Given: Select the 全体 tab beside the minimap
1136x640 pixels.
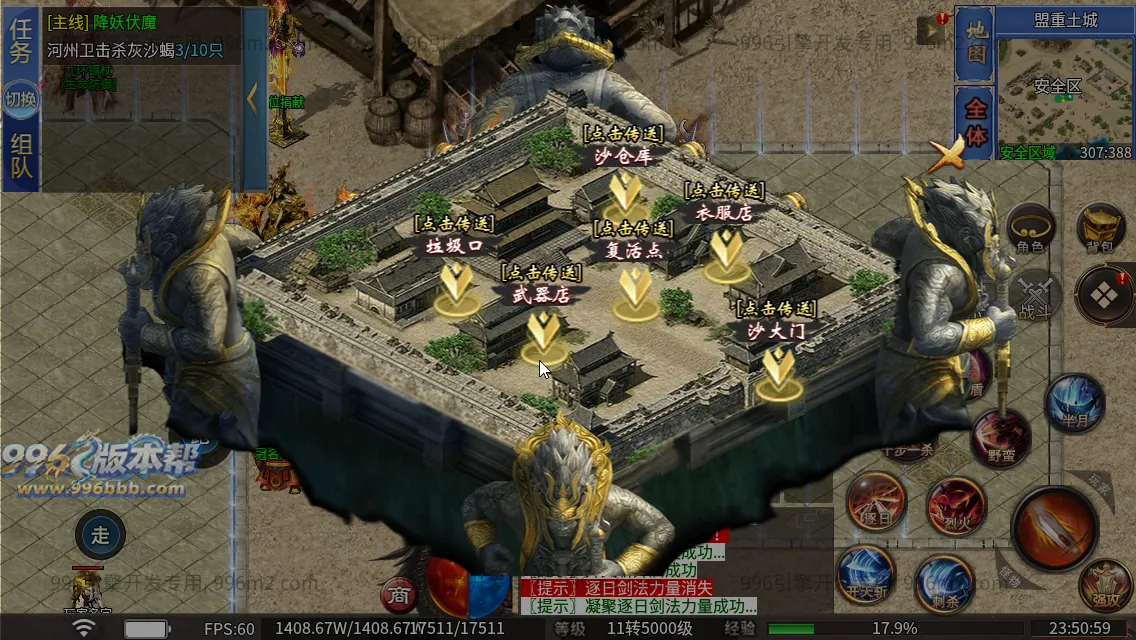Looking at the screenshot, I should (976, 120).
